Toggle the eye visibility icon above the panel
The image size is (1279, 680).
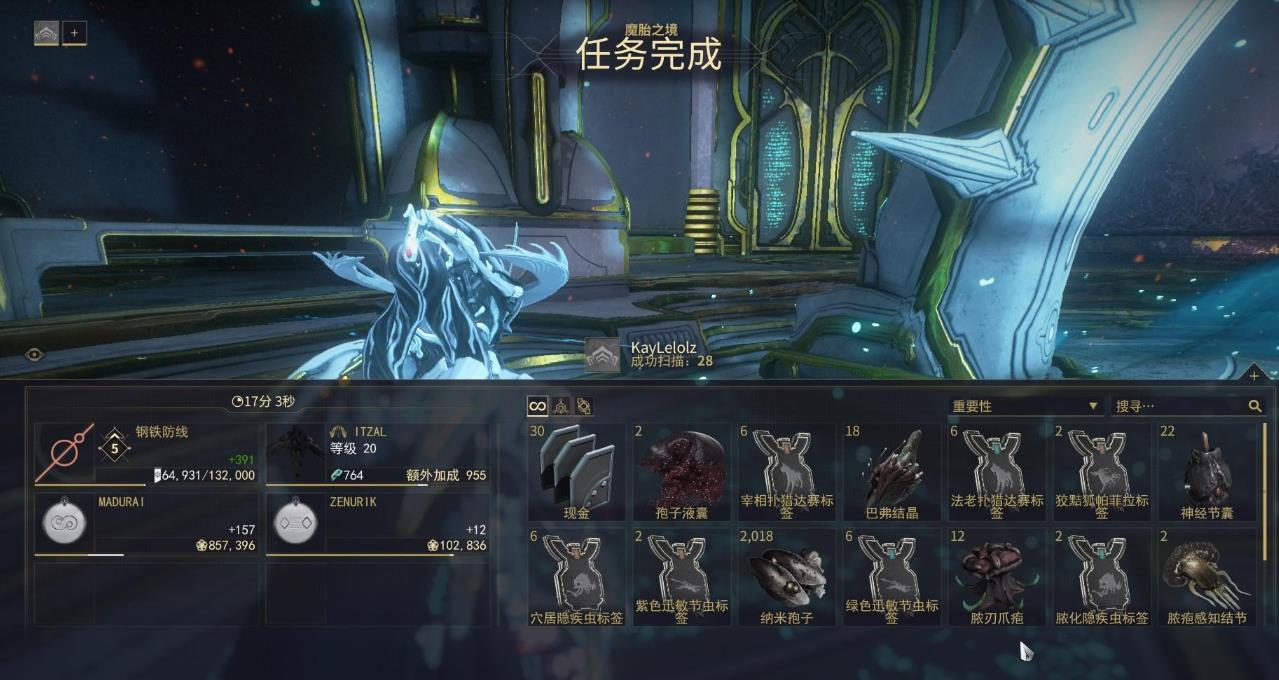tap(35, 354)
